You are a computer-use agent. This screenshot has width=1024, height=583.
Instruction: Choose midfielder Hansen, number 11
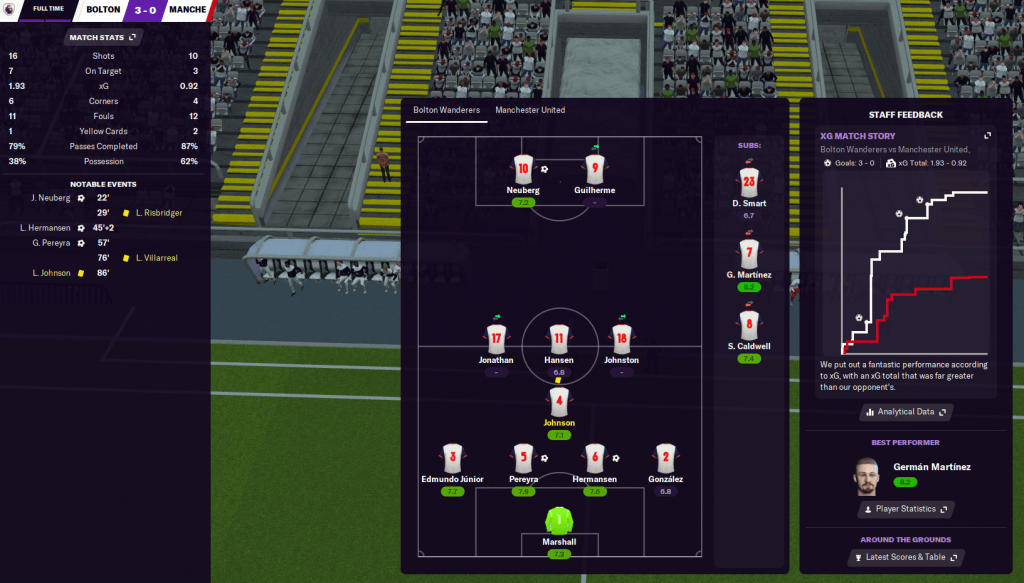(x=559, y=337)
